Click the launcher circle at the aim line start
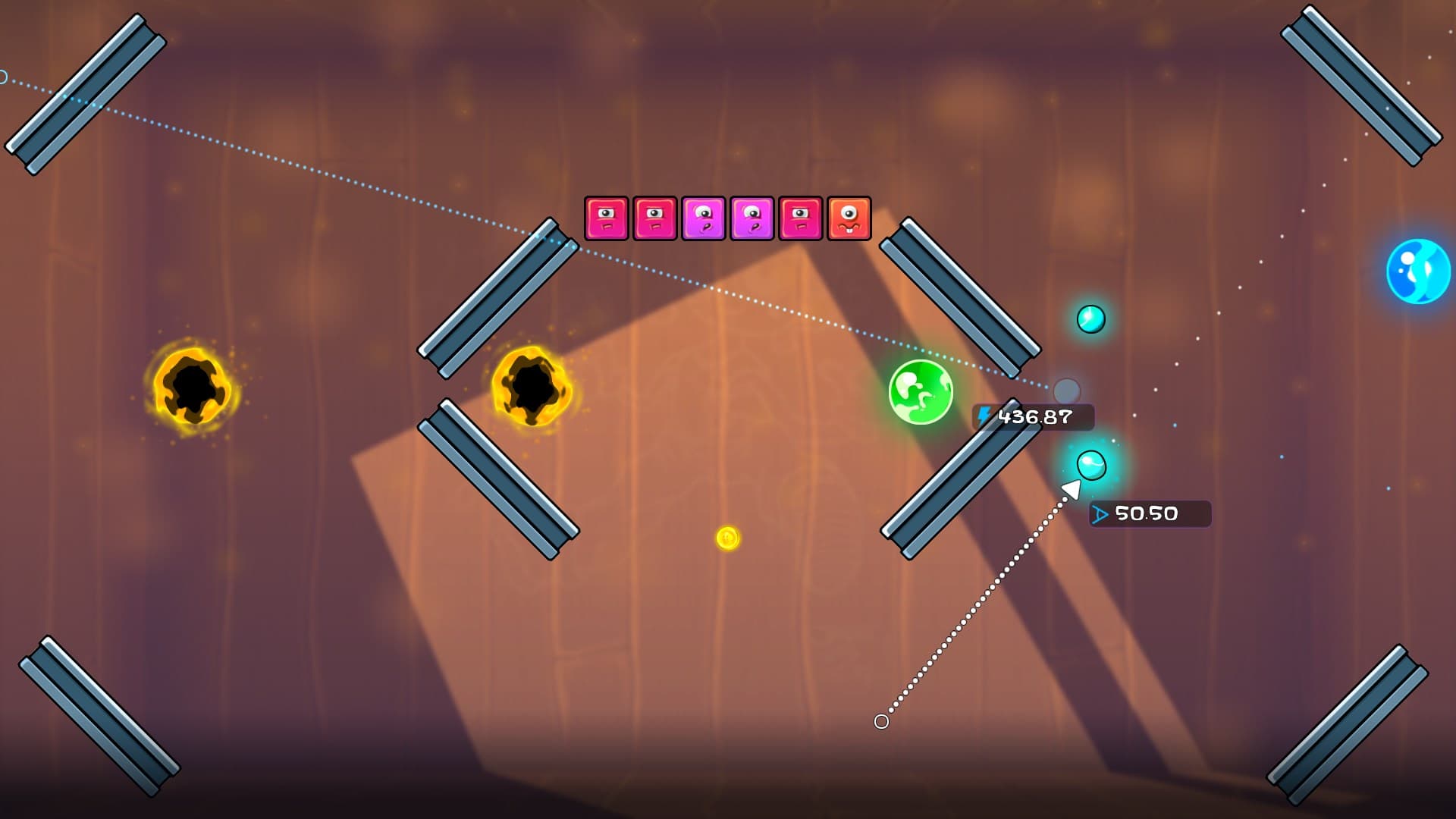The height and width of the screenshot is (819, 1456). pos(882,721)
